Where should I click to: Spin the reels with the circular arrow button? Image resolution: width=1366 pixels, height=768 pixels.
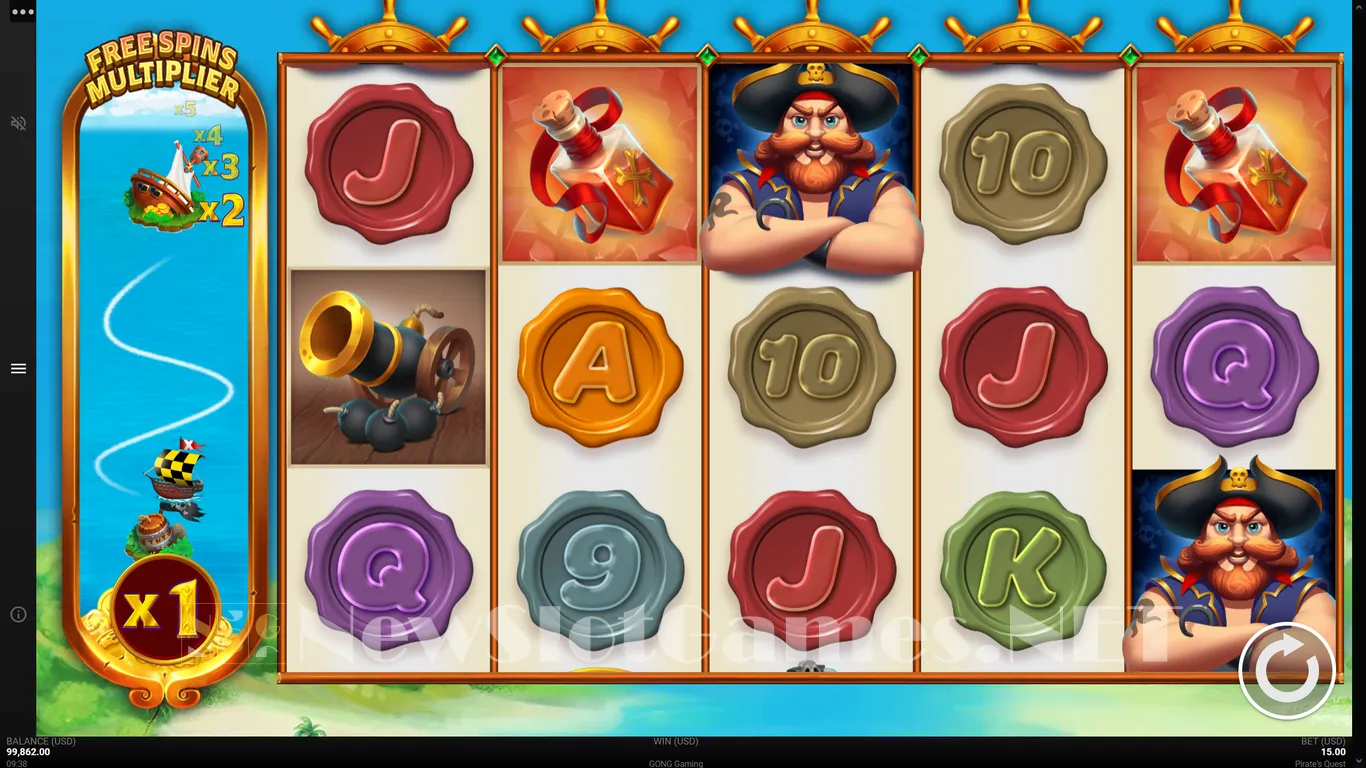1286,670
